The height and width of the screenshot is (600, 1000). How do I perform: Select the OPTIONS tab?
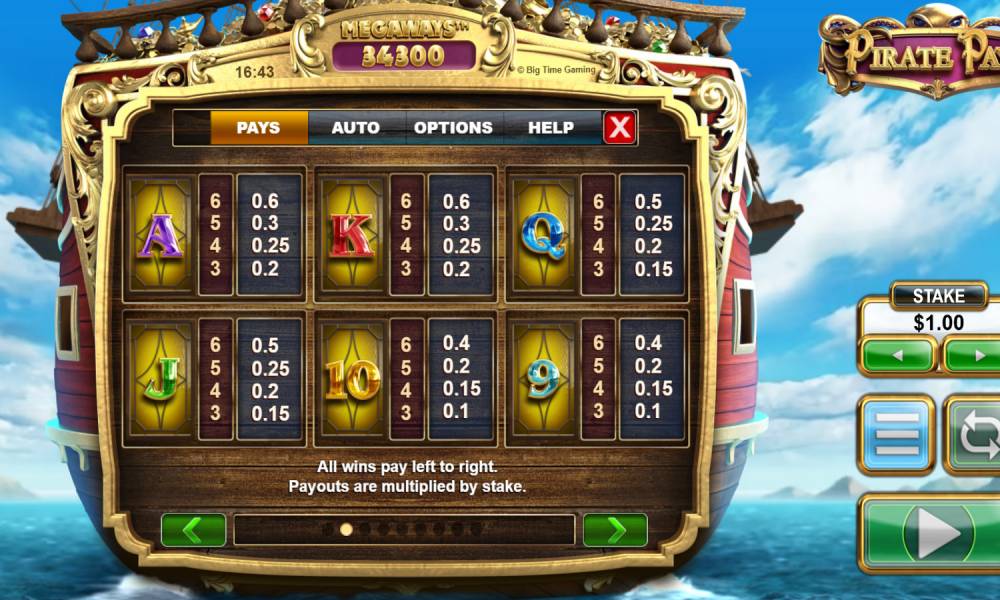coord(453,128)
